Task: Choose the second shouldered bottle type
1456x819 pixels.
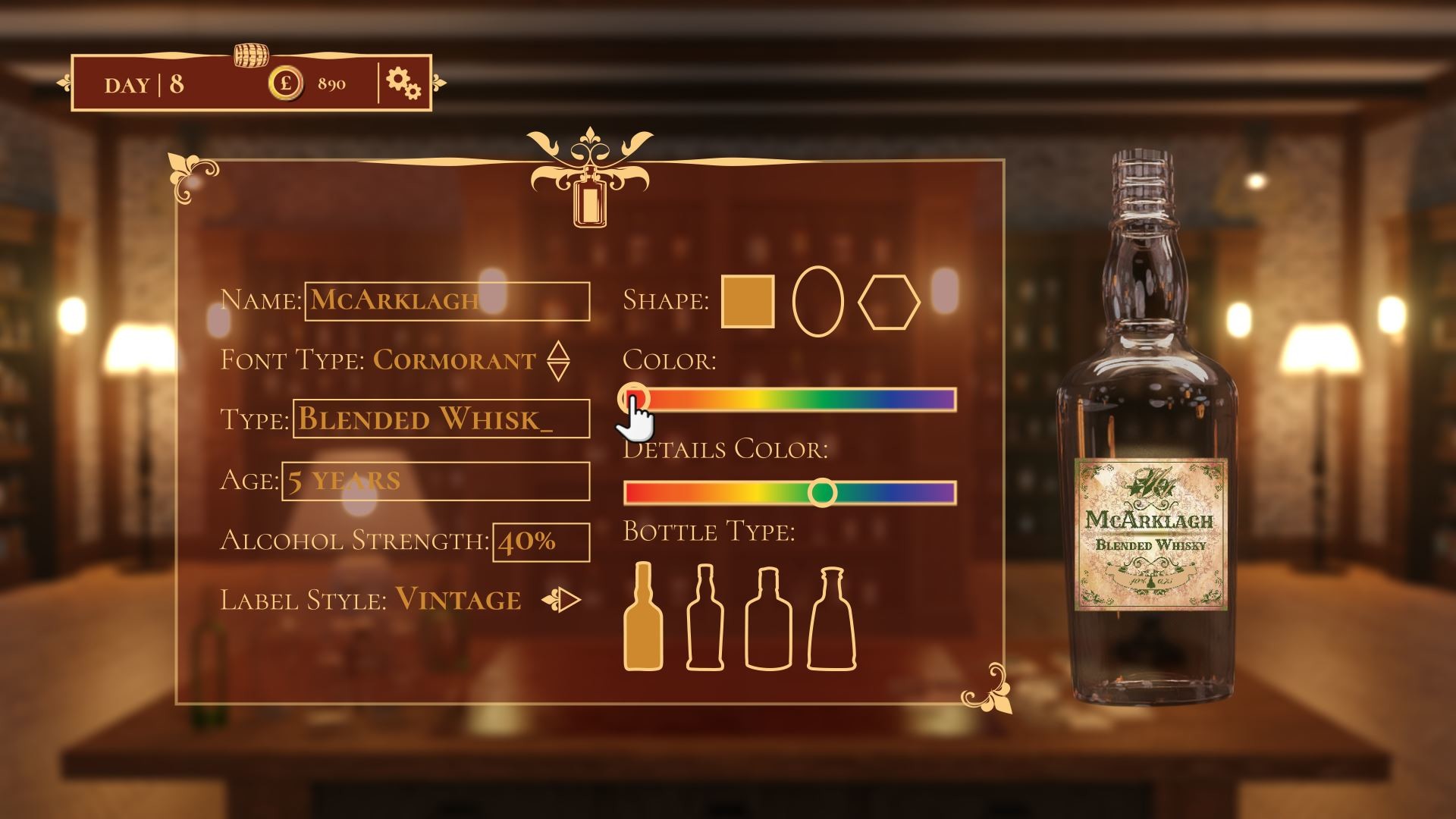Action: (706, 622)
